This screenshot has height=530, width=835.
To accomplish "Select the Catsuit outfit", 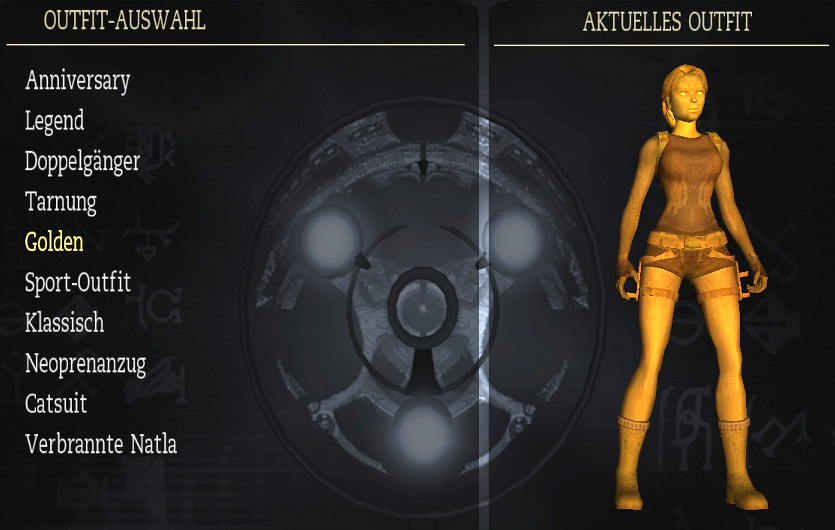I will [x=56, y=404].
